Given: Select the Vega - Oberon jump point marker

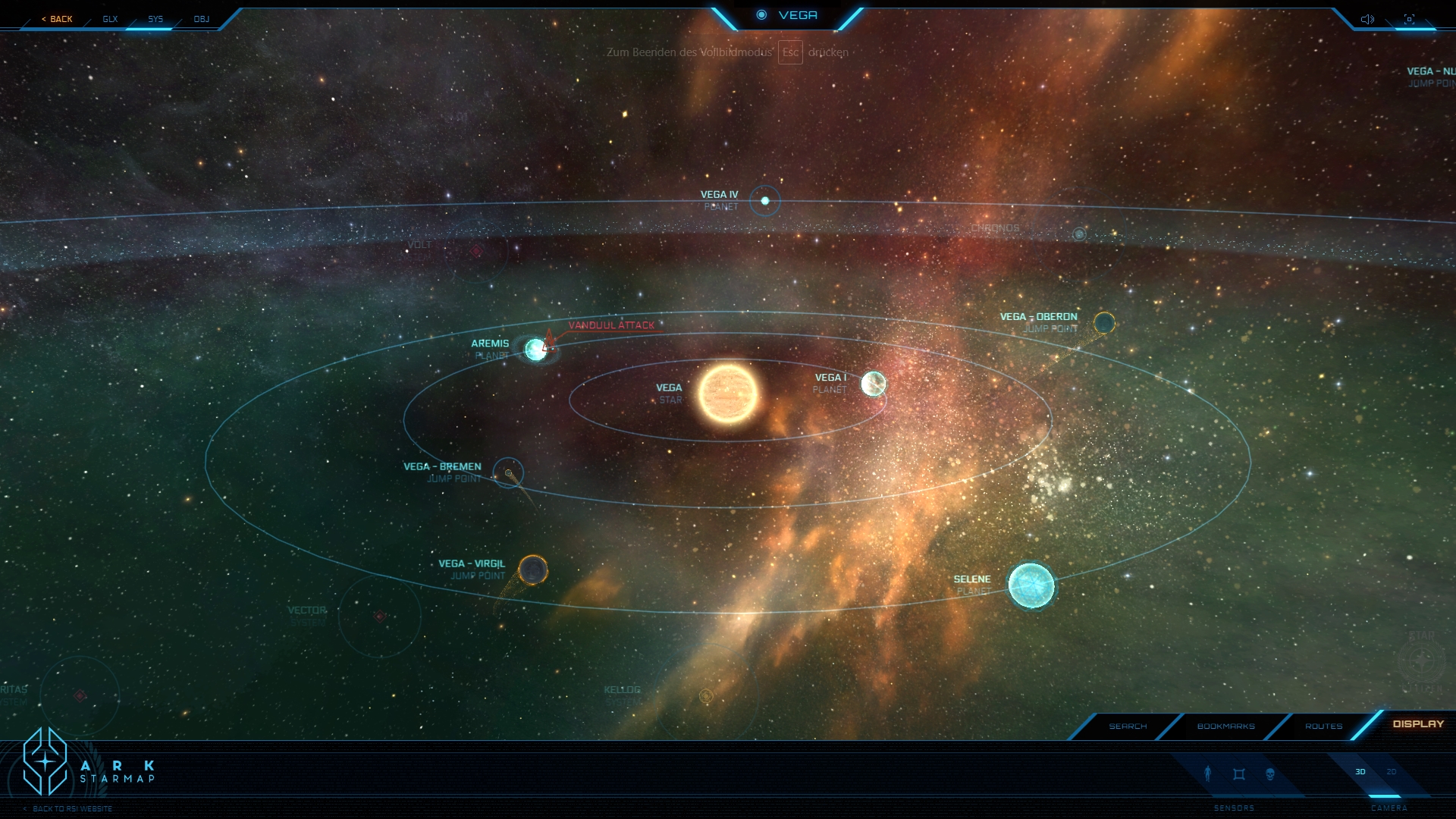Looking at the screenshot, I should click(1104, 323).
